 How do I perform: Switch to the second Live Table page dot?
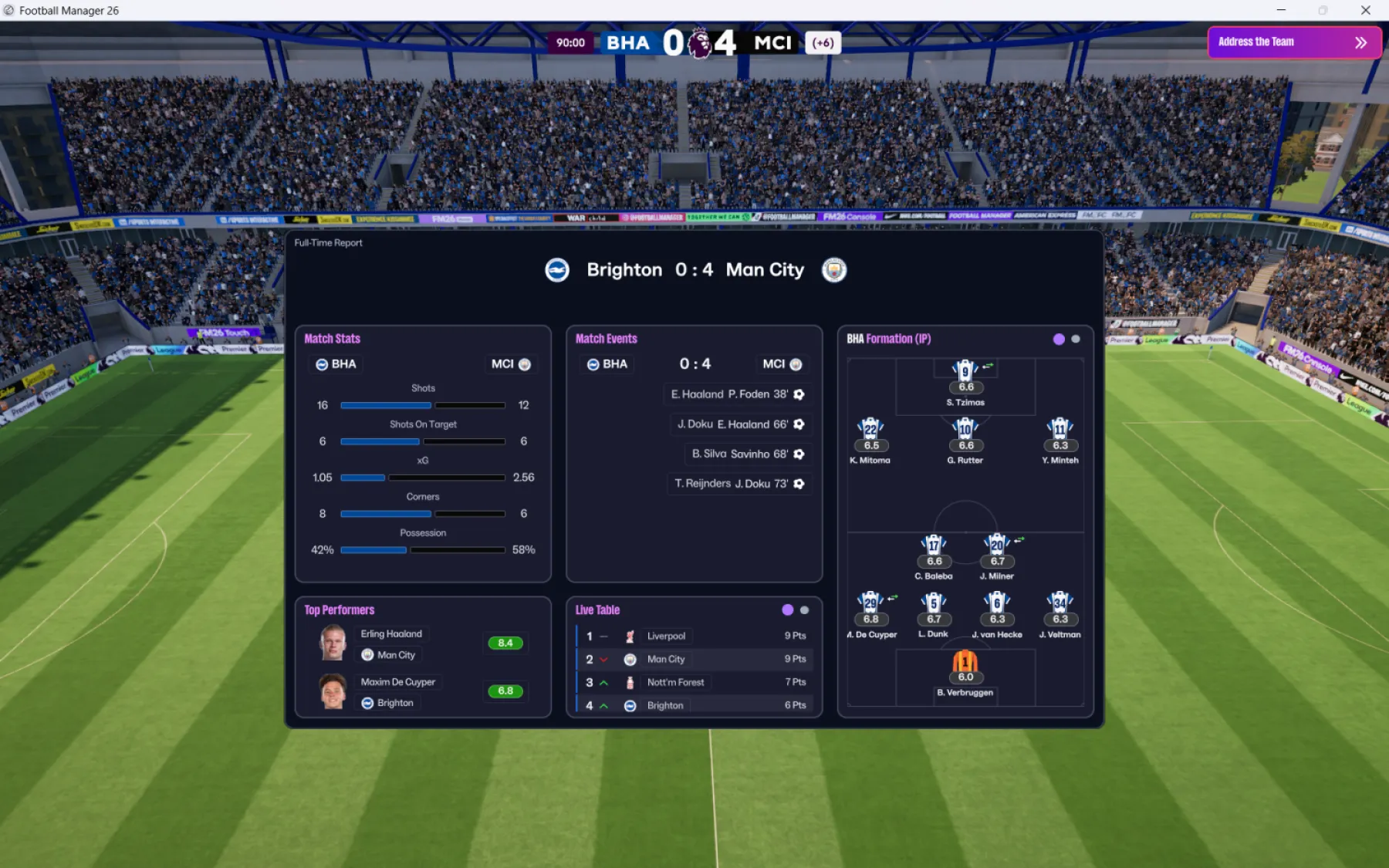point(805,610)
